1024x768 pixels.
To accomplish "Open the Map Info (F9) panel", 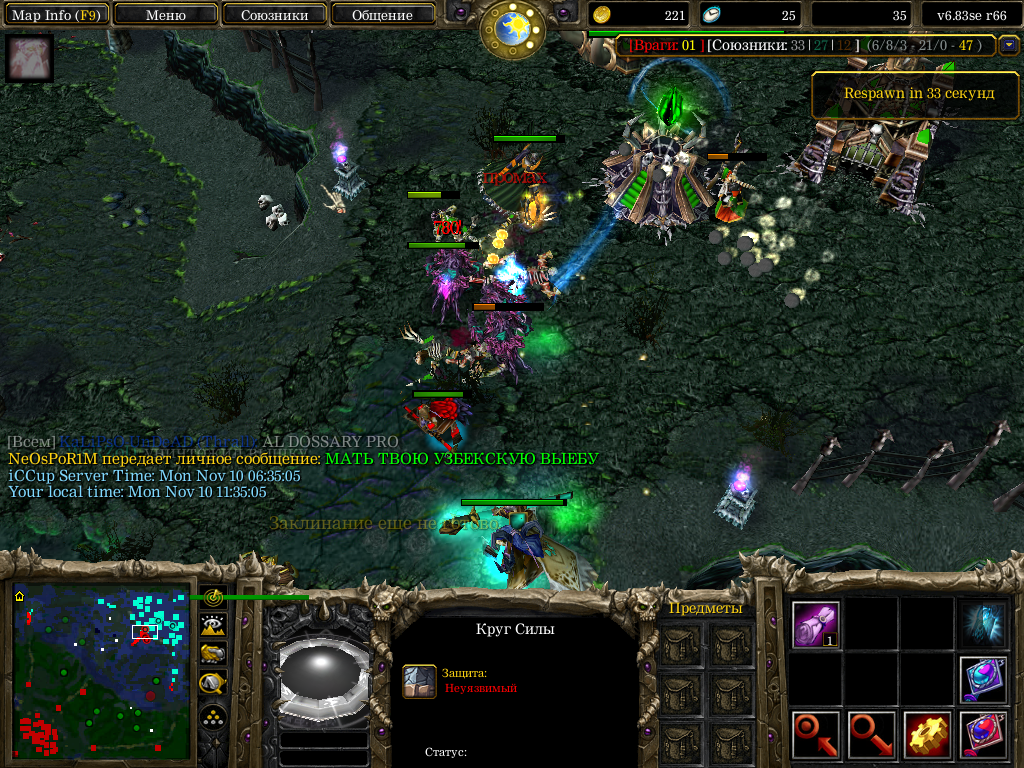I will pos(56,15).
